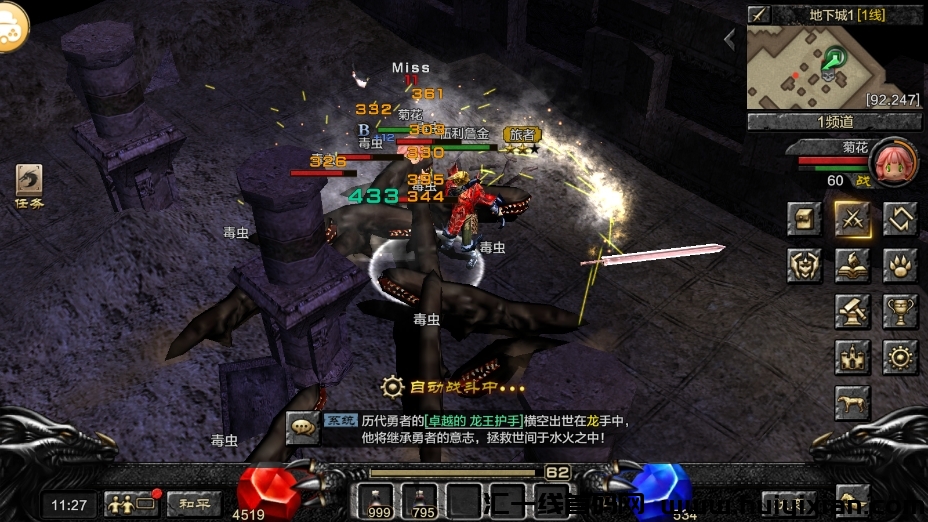Collapse the minimap with the left arrow
Viewport: 928px width, 522px height.
(730, 39)
